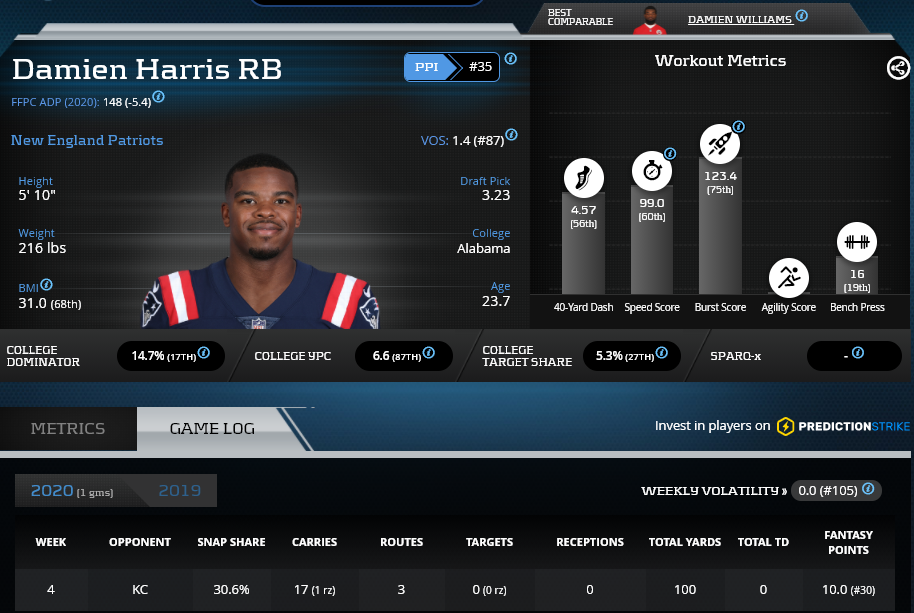914x613 pixels.
Task: Open the FFPC ADP info icon
Action: (x=158, y=98)
